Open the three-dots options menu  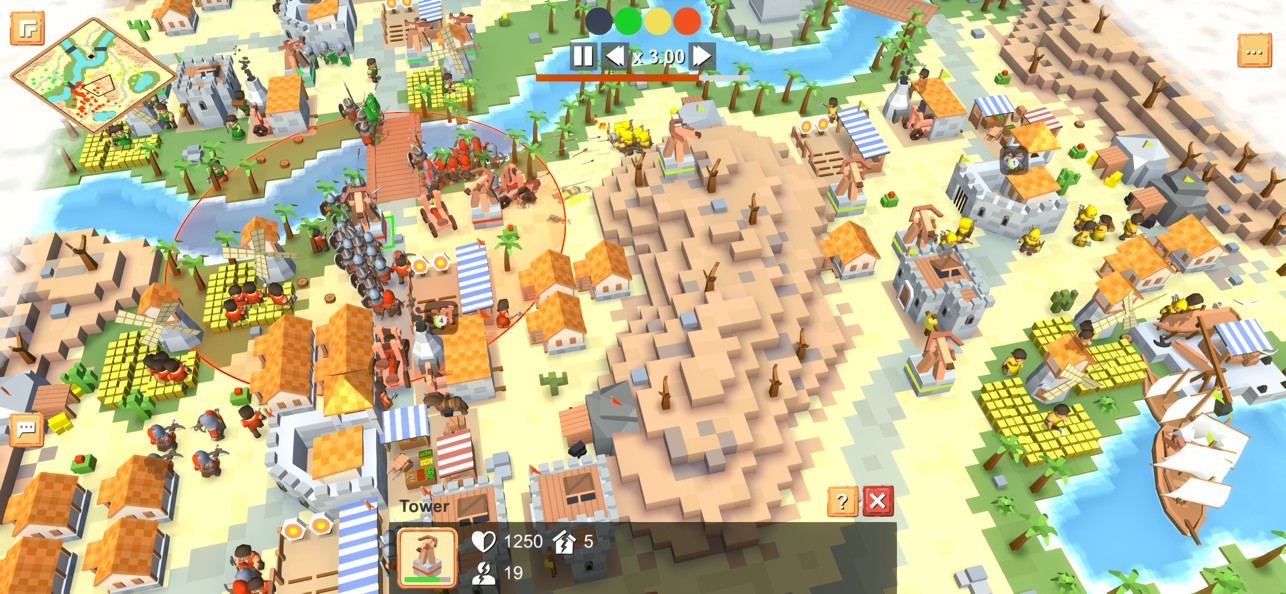click(x=1254, y=50)
